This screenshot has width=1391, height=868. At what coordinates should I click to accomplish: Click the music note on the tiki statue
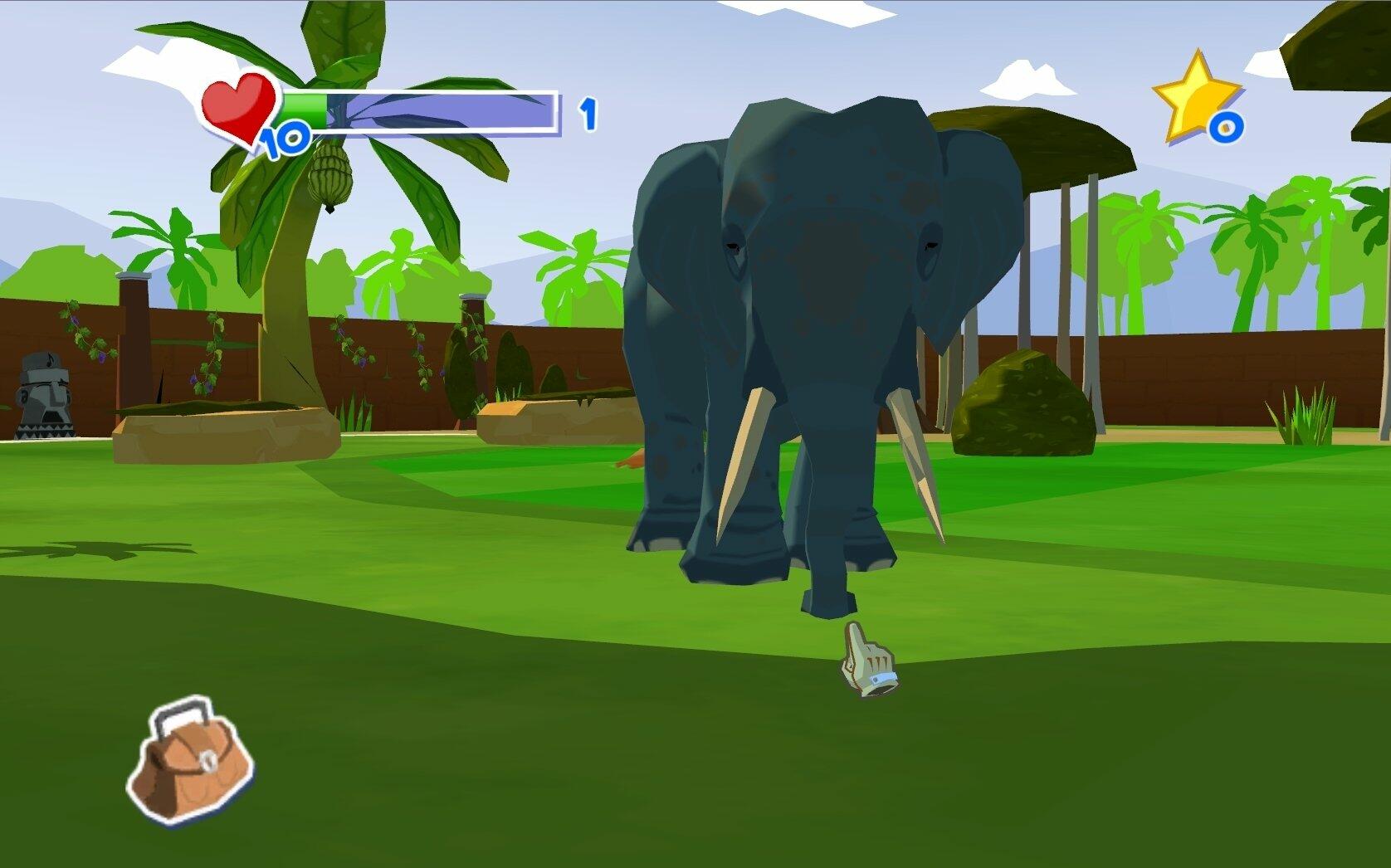pyautogui.click(x=47, y=358)
